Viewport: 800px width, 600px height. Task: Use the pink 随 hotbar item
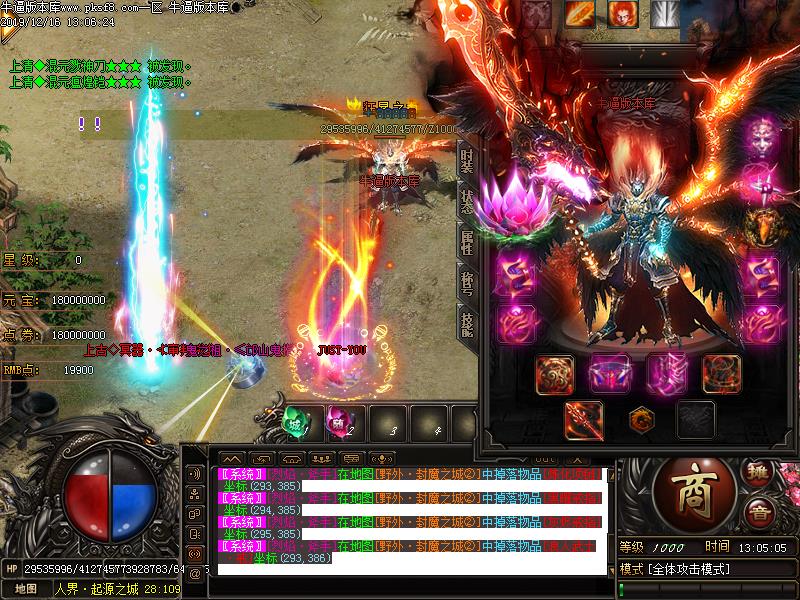click(336, 421)
